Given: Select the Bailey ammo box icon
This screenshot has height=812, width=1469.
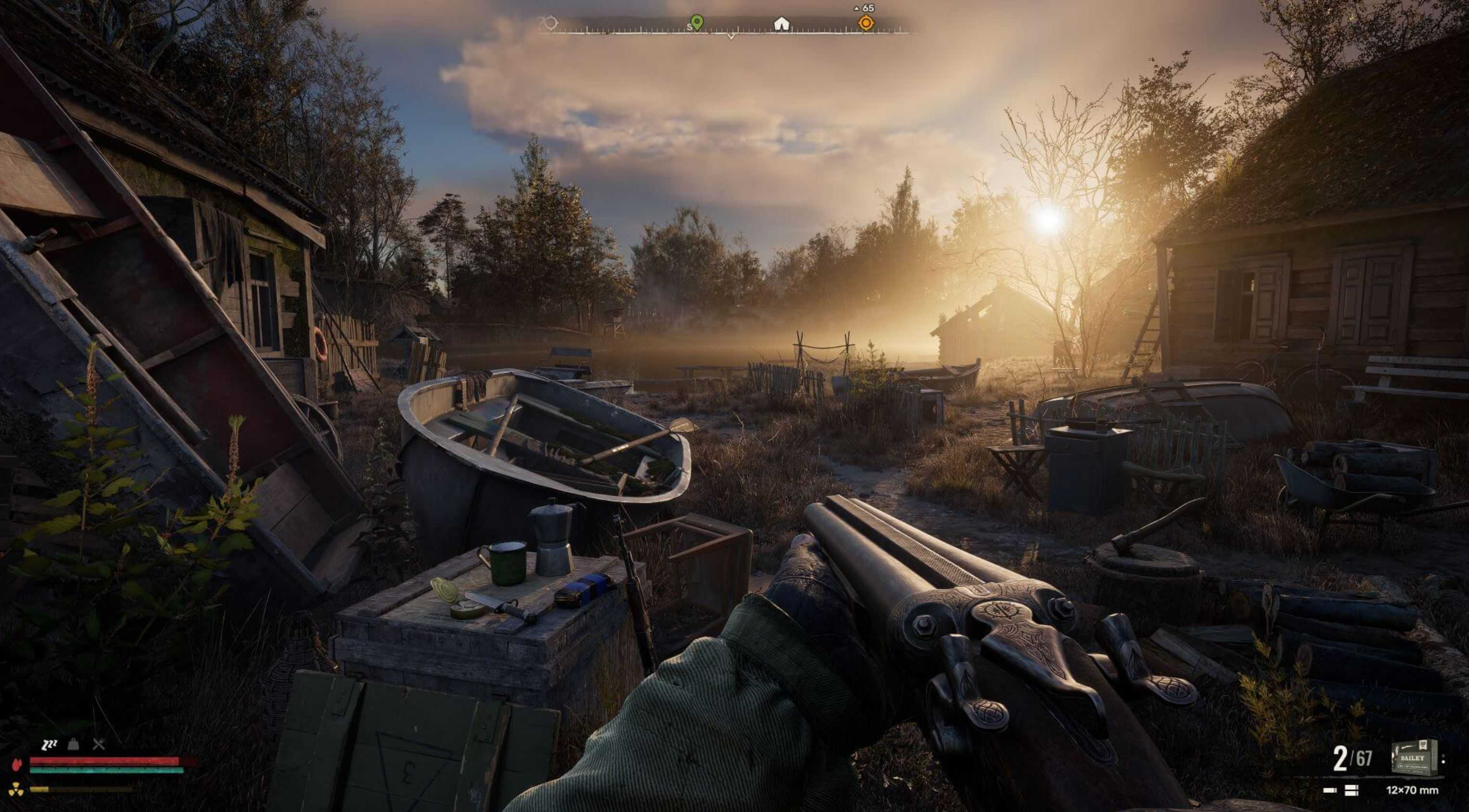Looking at the screenshot, I should click(1414, 757).
